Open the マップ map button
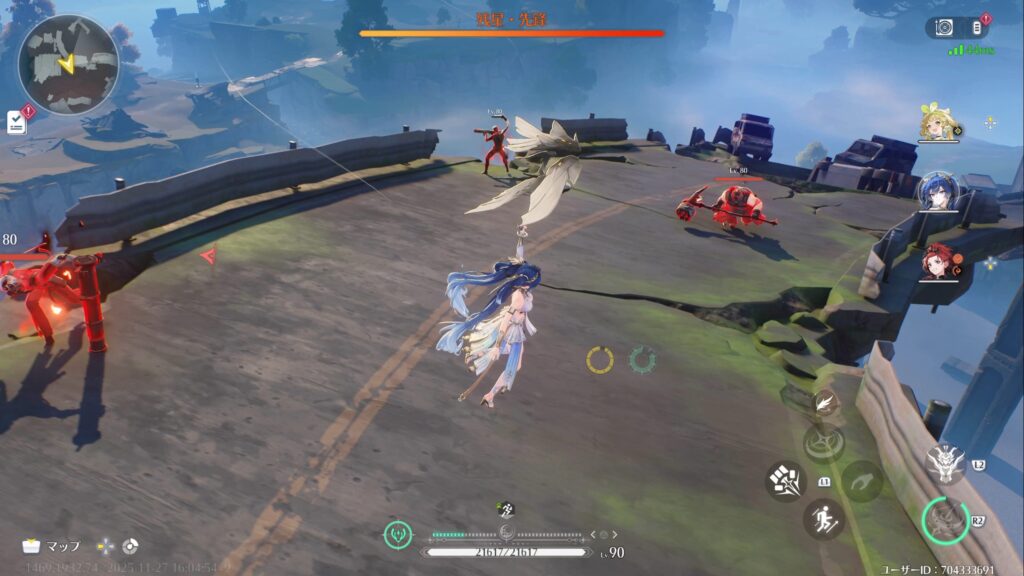 [x=52, y=546]
